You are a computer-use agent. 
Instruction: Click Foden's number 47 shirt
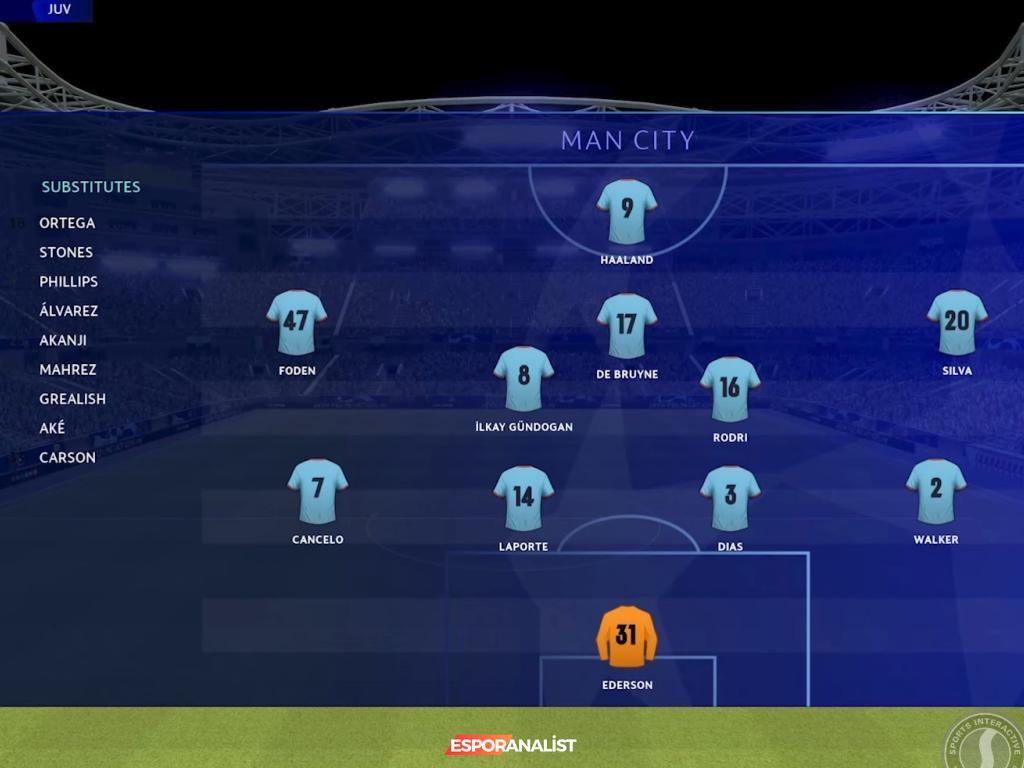pyautogui.click(x=297, y=322)
